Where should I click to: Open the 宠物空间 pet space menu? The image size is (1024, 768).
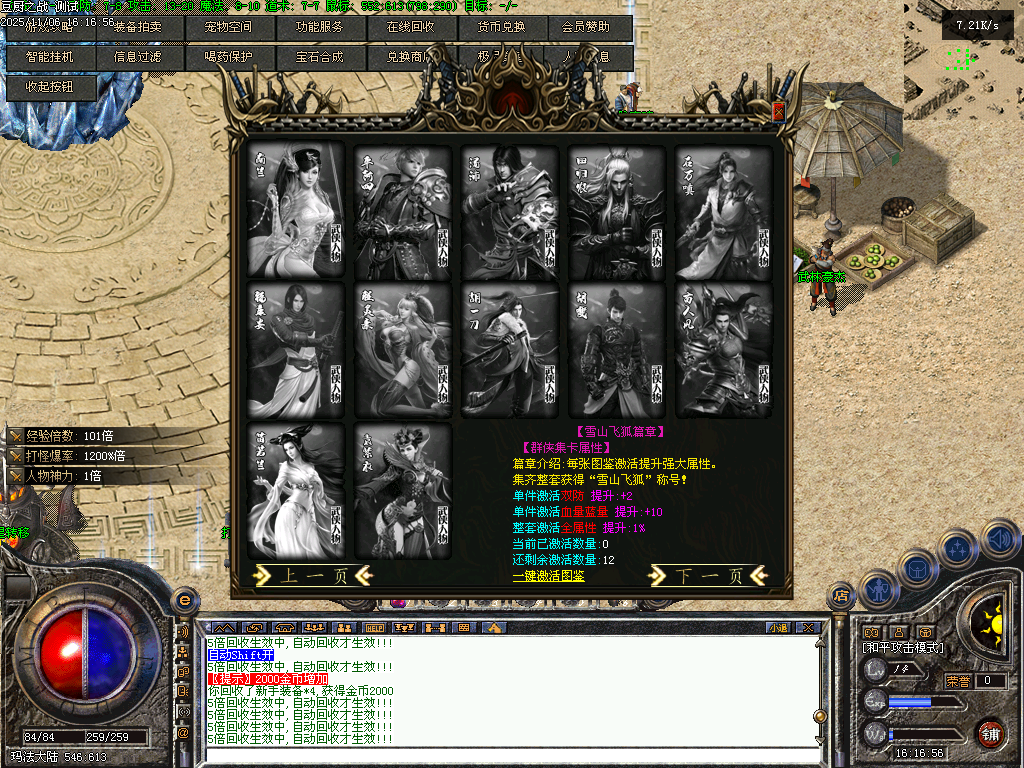(230, 27)
